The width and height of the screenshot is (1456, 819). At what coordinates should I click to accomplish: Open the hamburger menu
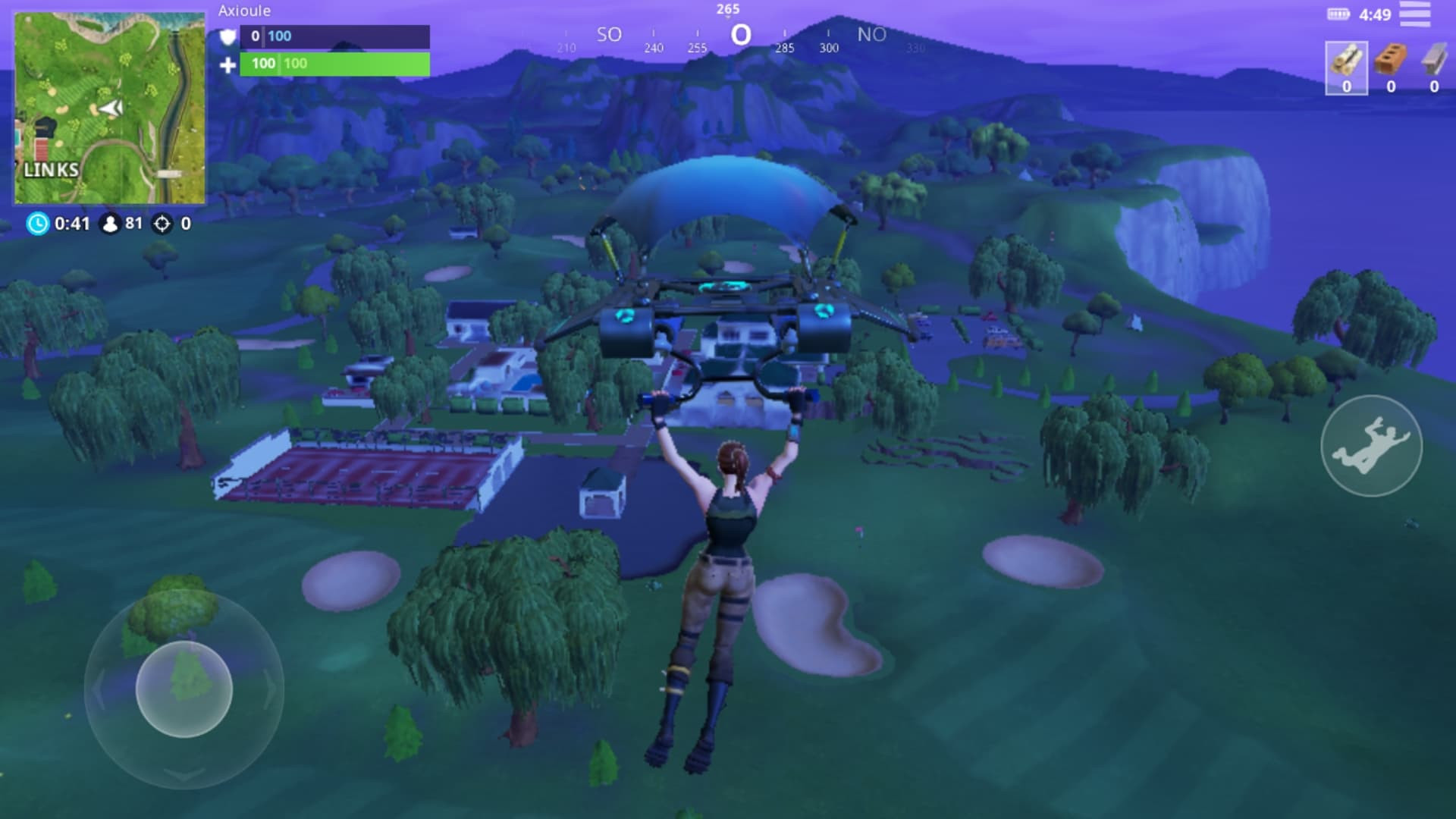[1414, 14]
